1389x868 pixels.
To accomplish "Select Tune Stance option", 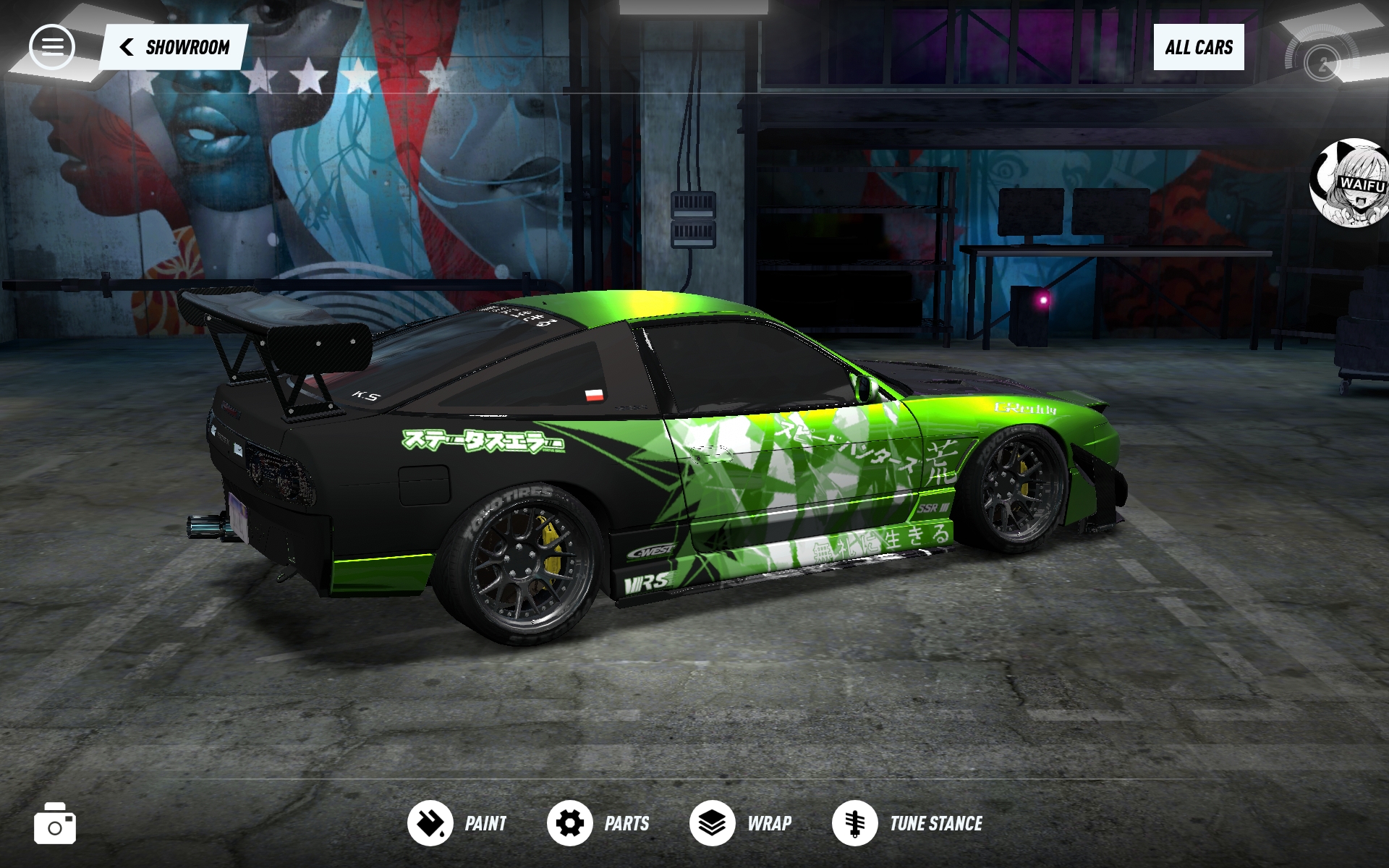I will click(907, 823).
